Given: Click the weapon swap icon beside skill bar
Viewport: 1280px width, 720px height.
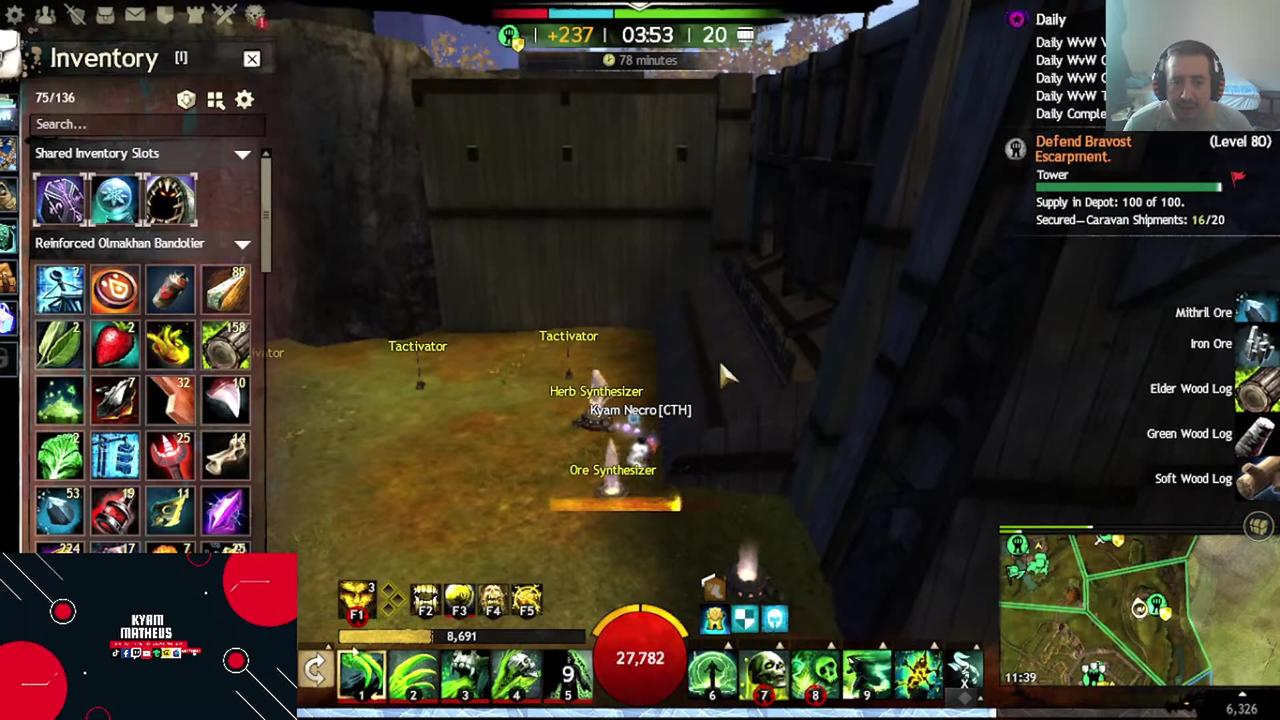Looking at the screenshot, I should pos(315,668).
